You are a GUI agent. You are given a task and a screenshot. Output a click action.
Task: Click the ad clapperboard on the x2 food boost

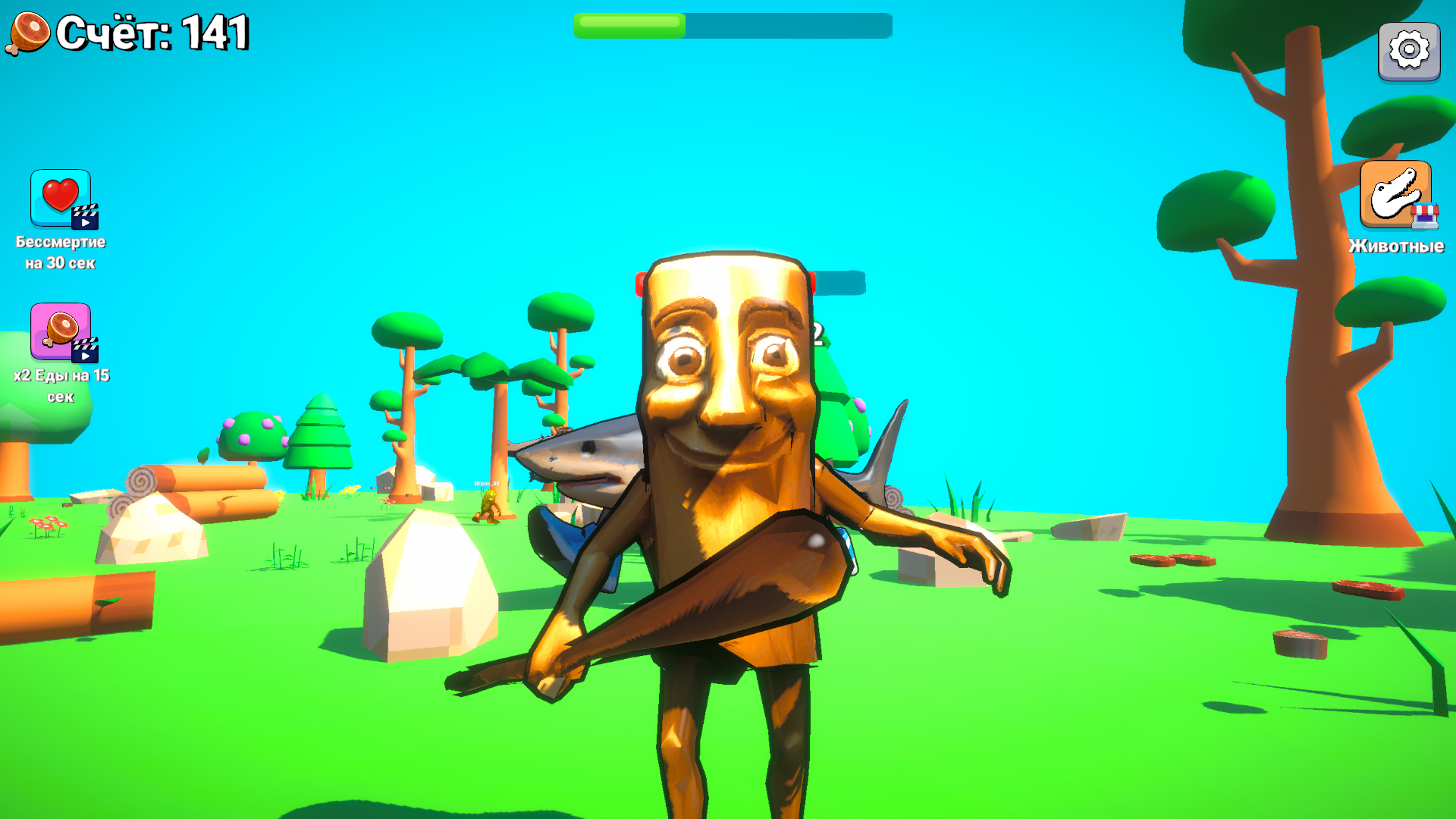pos(86,351)
